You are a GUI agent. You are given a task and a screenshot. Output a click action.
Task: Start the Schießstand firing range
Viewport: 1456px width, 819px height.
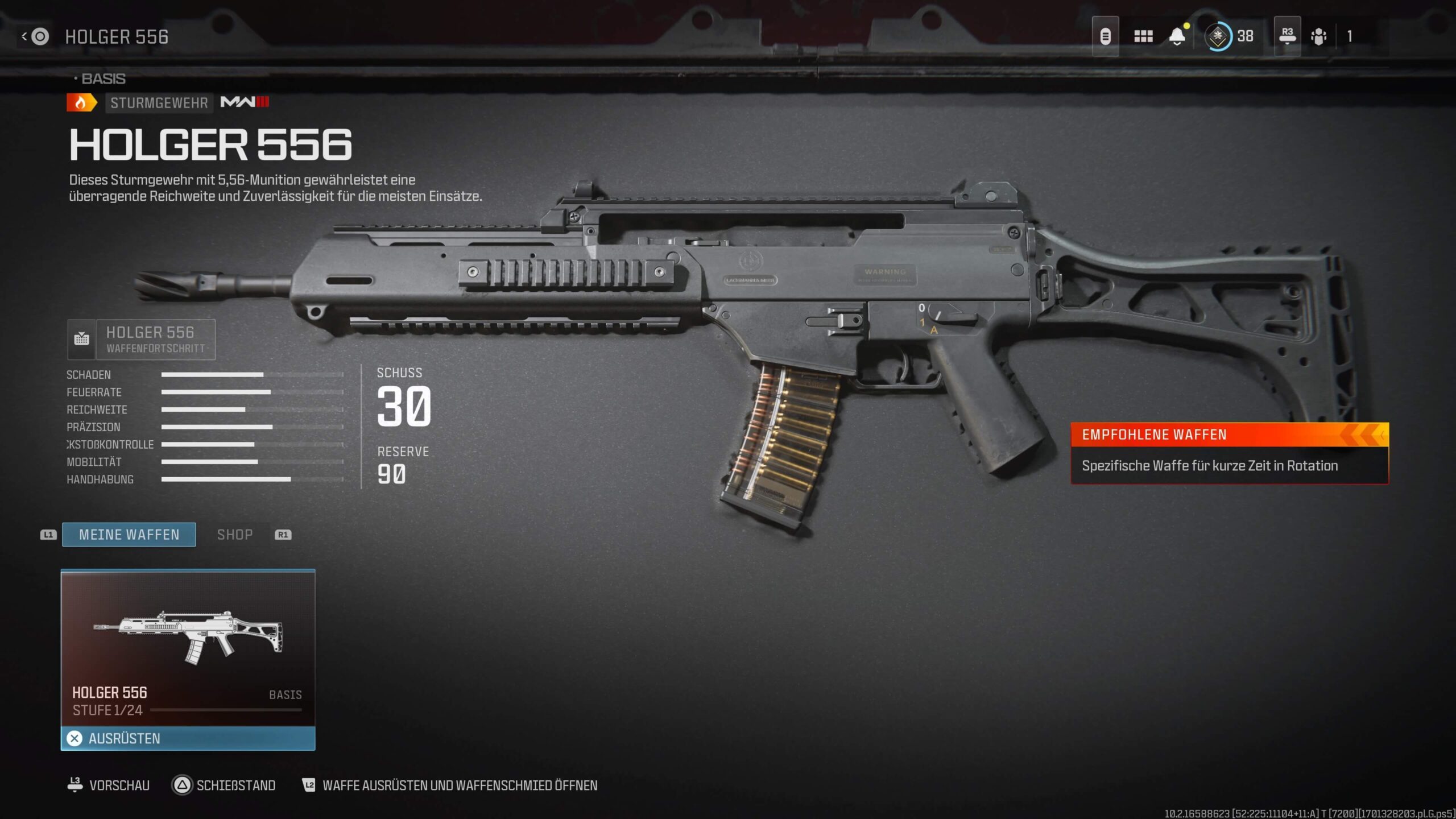224,785
